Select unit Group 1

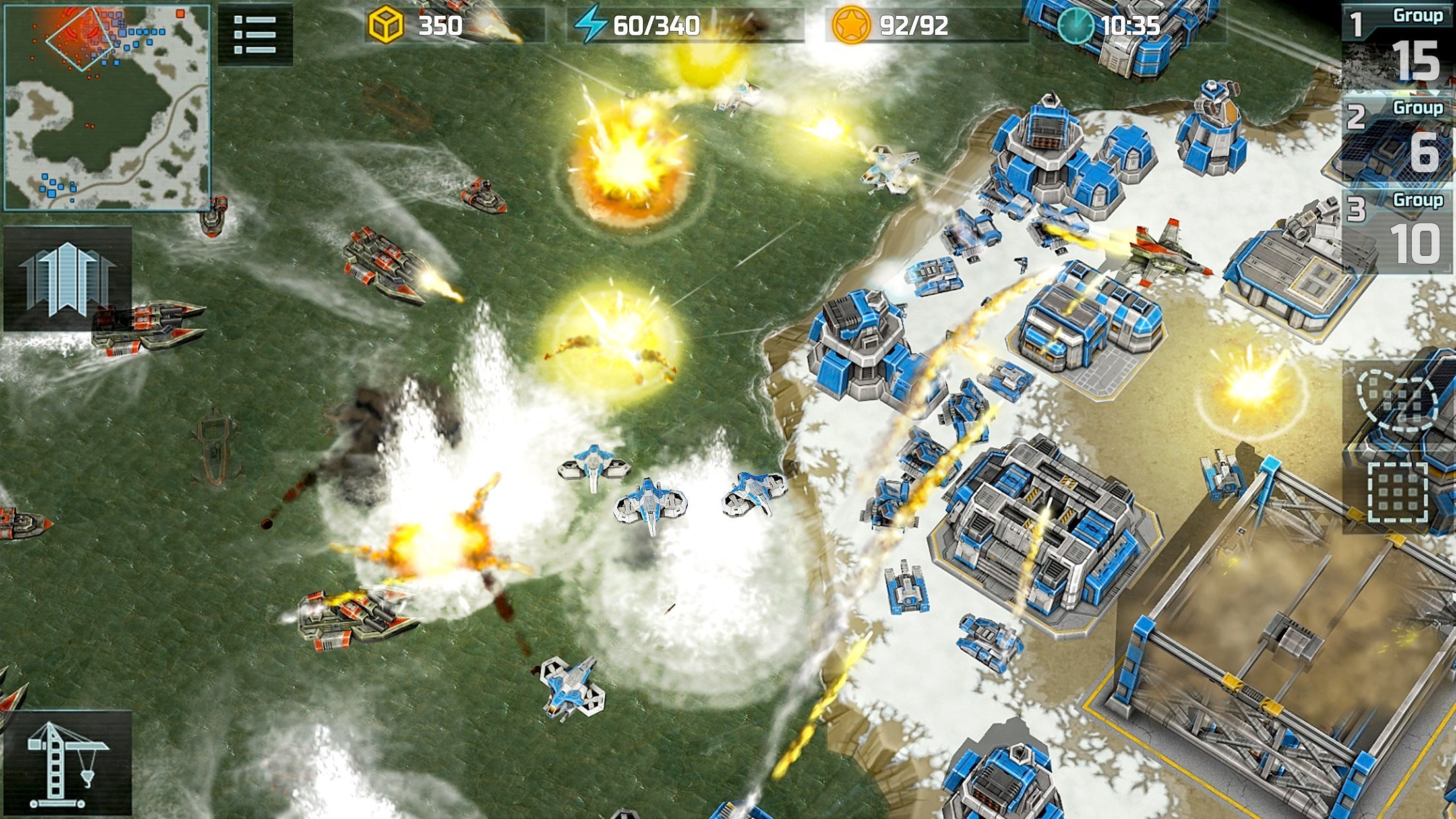point(1398,46)
